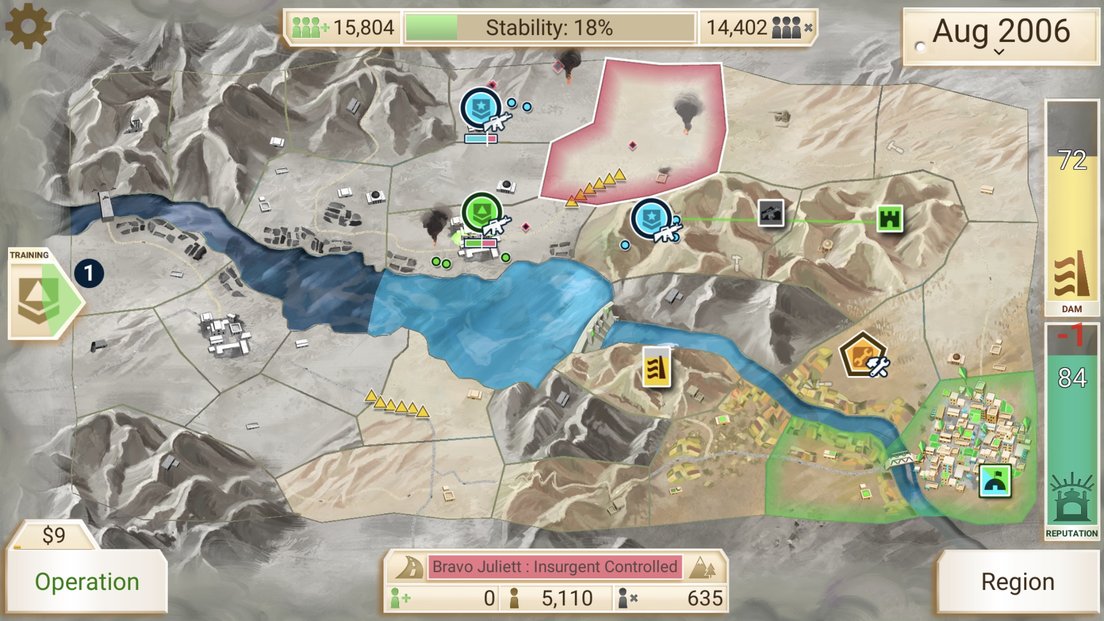
Task: Open the gear settings menu
Action: [x=28, y=27]
